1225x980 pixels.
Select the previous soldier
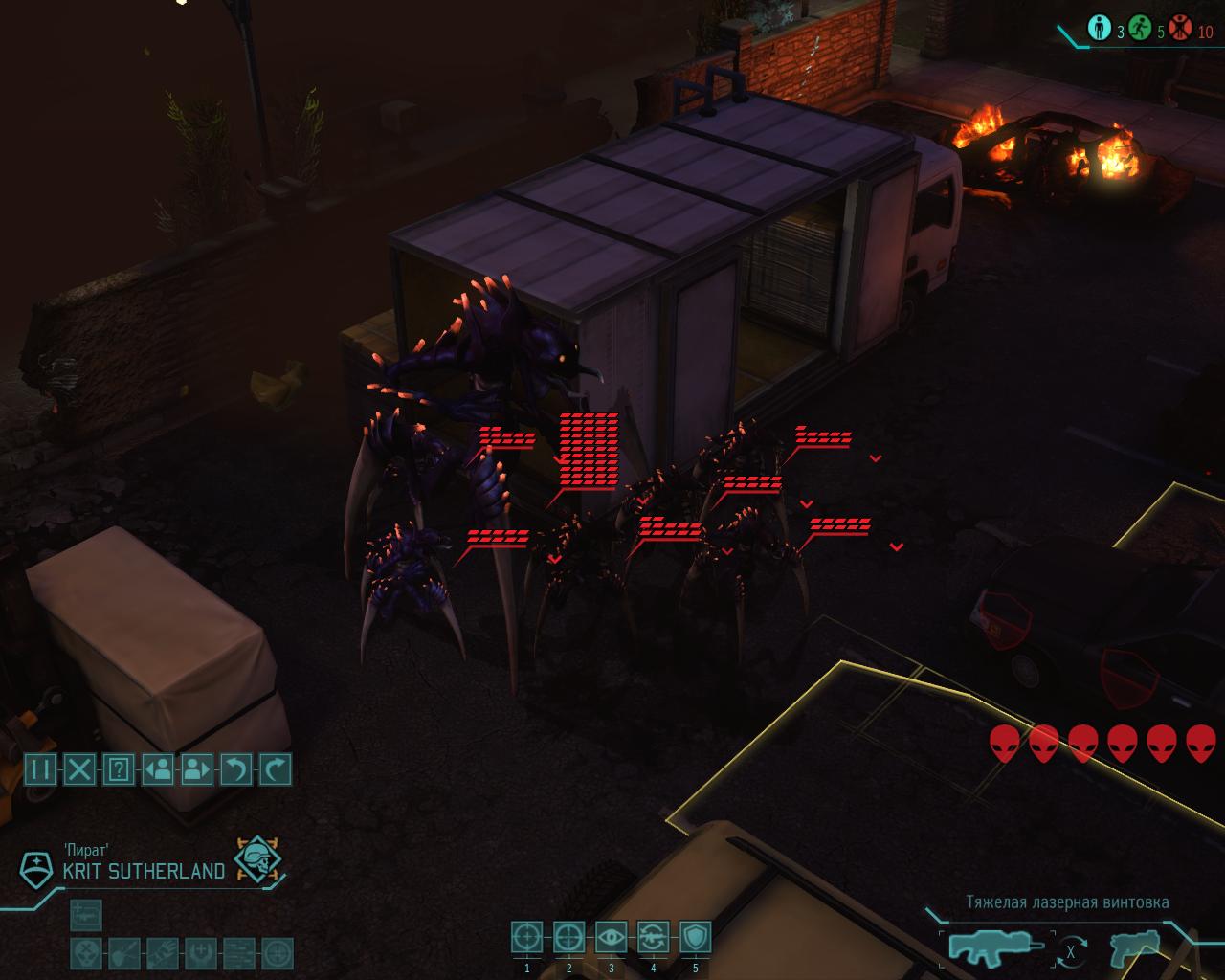(158, 769)
